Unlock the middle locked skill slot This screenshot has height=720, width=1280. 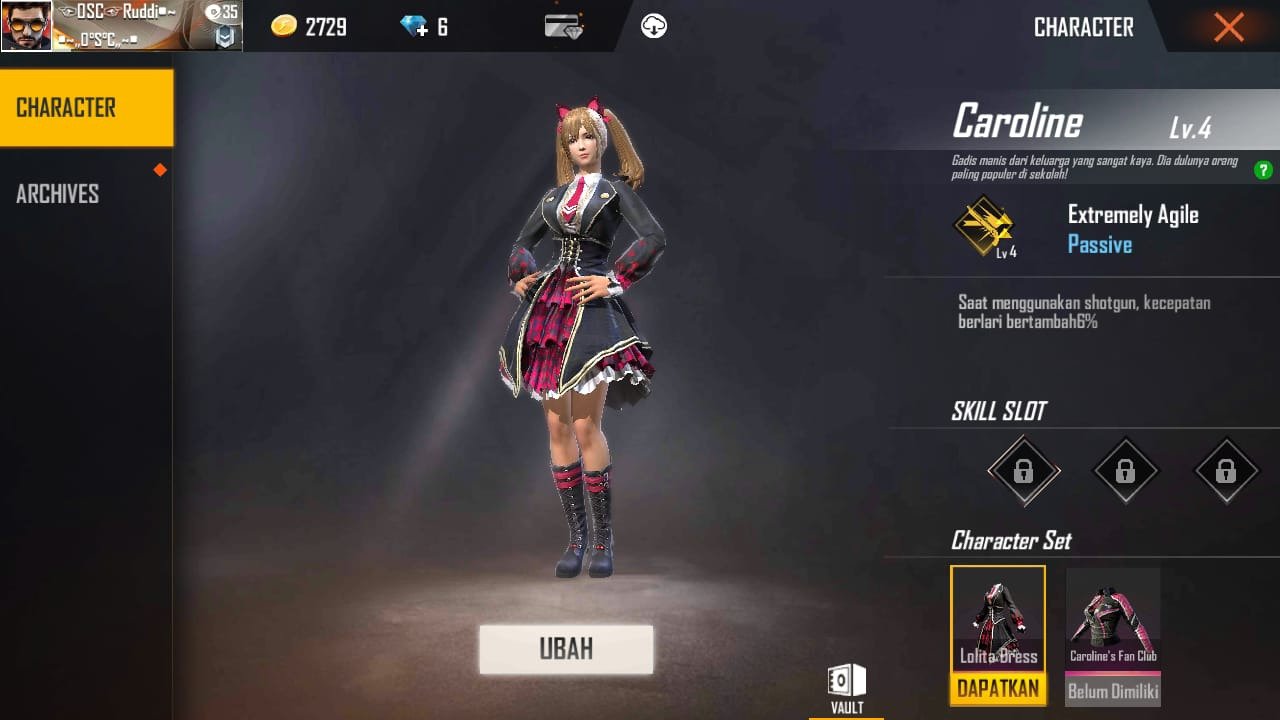pos(1124,470)
